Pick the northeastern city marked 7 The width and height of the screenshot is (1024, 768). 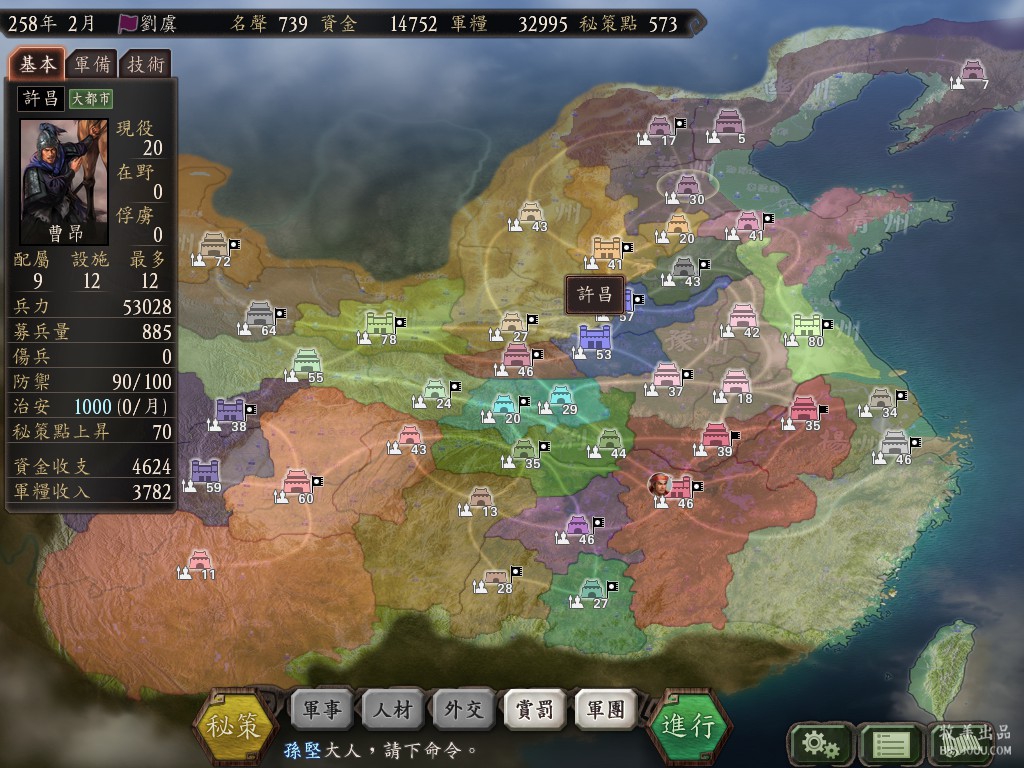pos(972,70)
